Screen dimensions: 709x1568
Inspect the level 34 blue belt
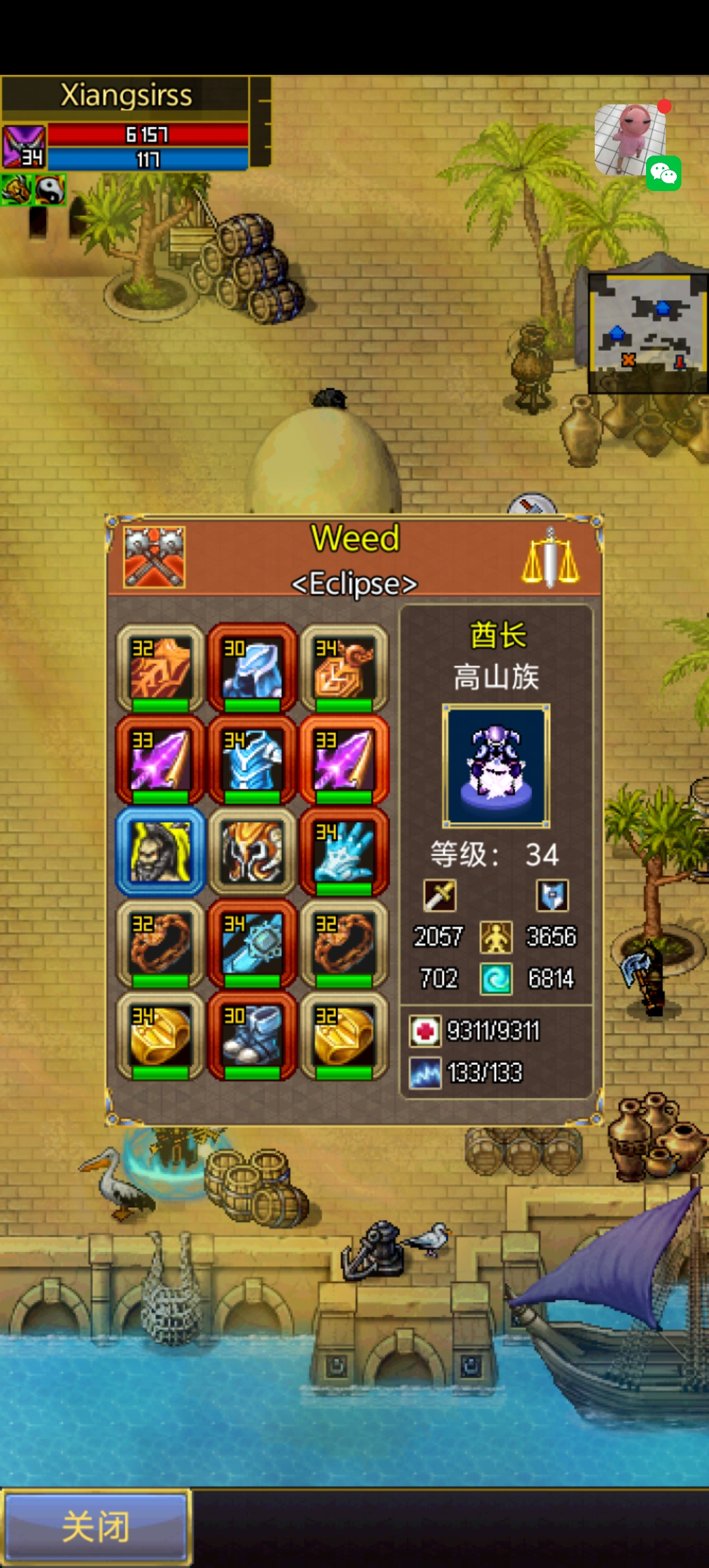(252, 944)
